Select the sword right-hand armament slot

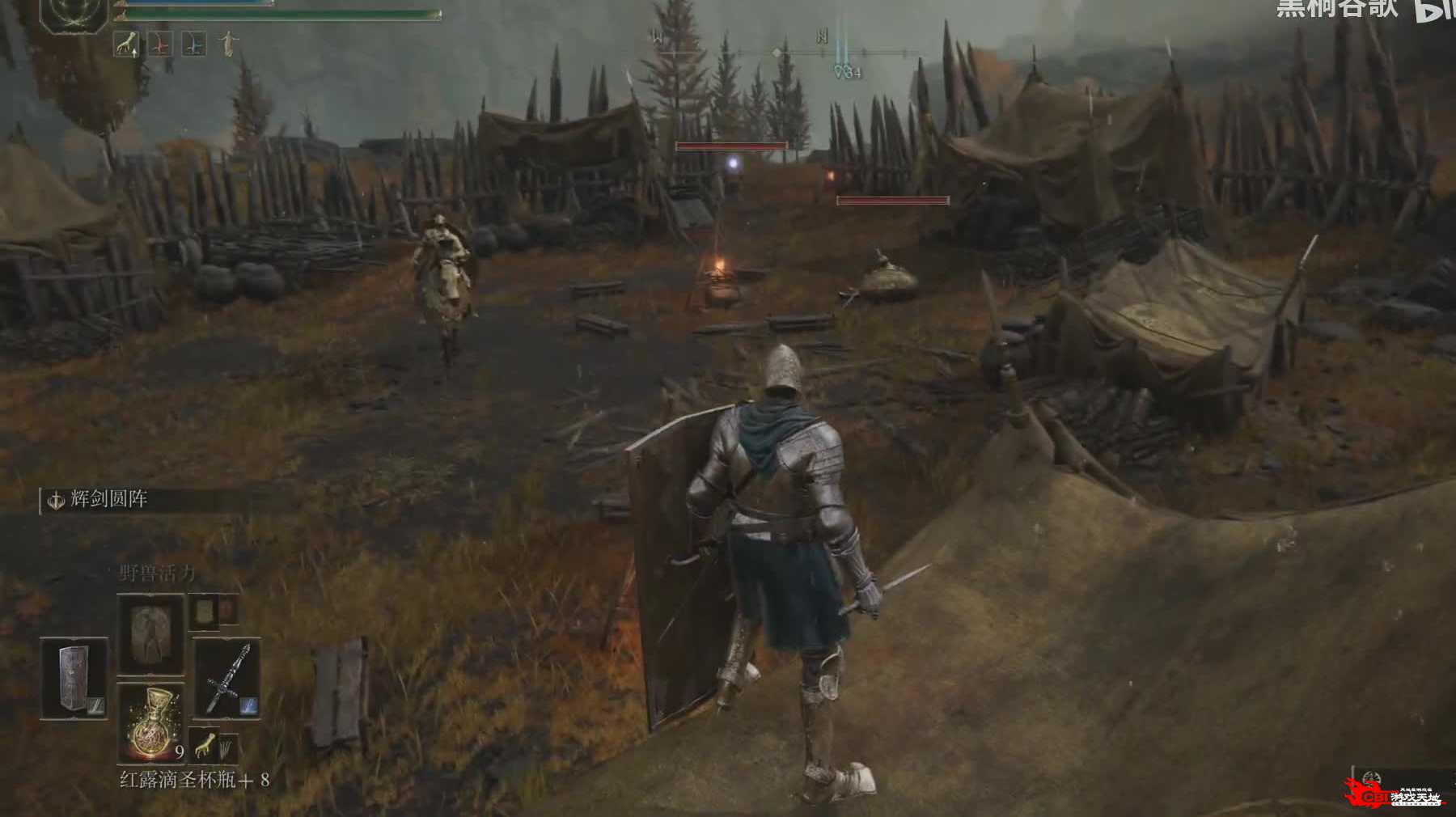click(x=226, y=678)
